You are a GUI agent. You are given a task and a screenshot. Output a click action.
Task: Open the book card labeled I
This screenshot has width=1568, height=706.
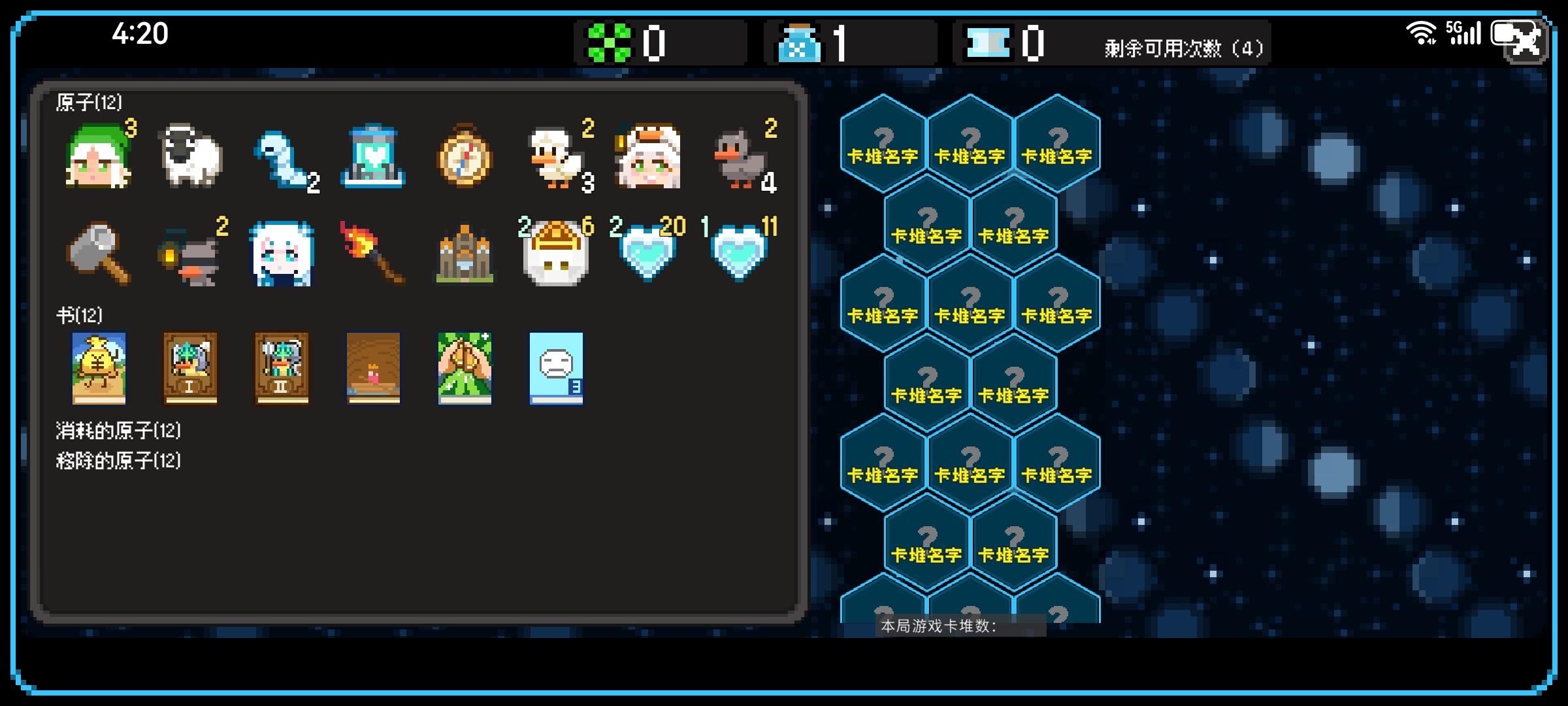coord(190,368)
